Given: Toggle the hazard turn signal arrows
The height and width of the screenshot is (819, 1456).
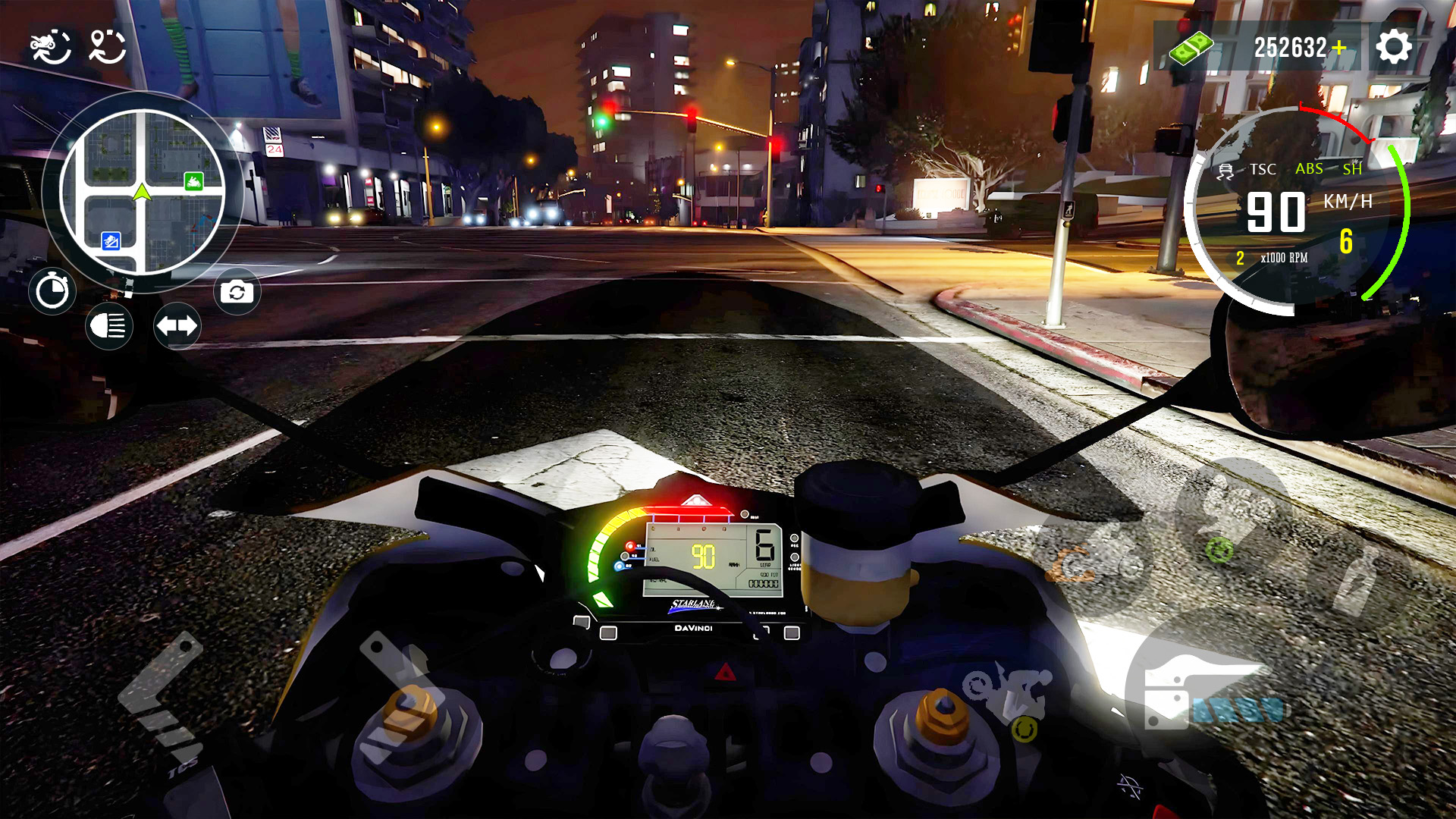Looking at the screenshot, I should (x=177, y=326).
